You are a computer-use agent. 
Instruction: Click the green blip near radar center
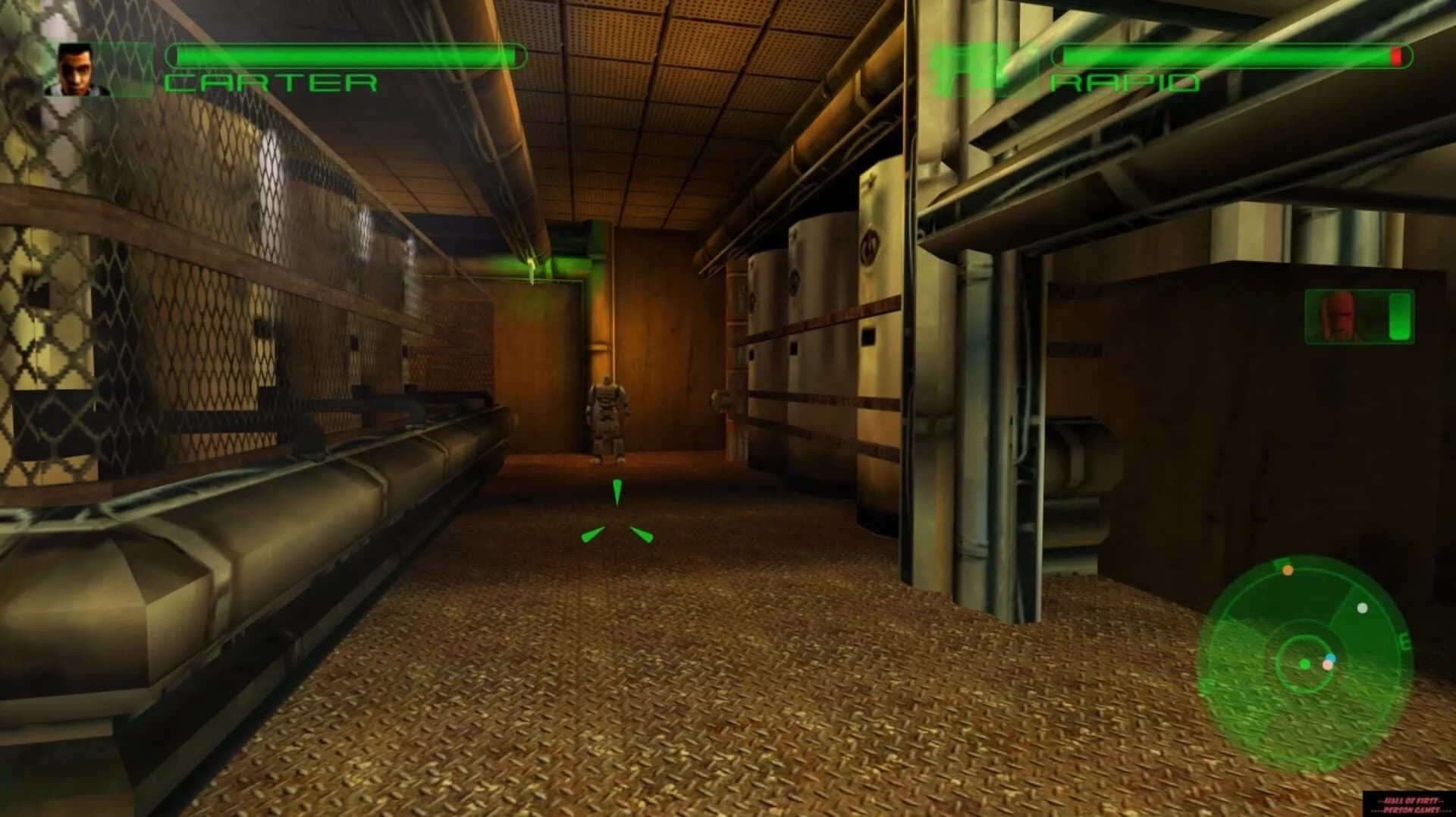coord(1304,665)
